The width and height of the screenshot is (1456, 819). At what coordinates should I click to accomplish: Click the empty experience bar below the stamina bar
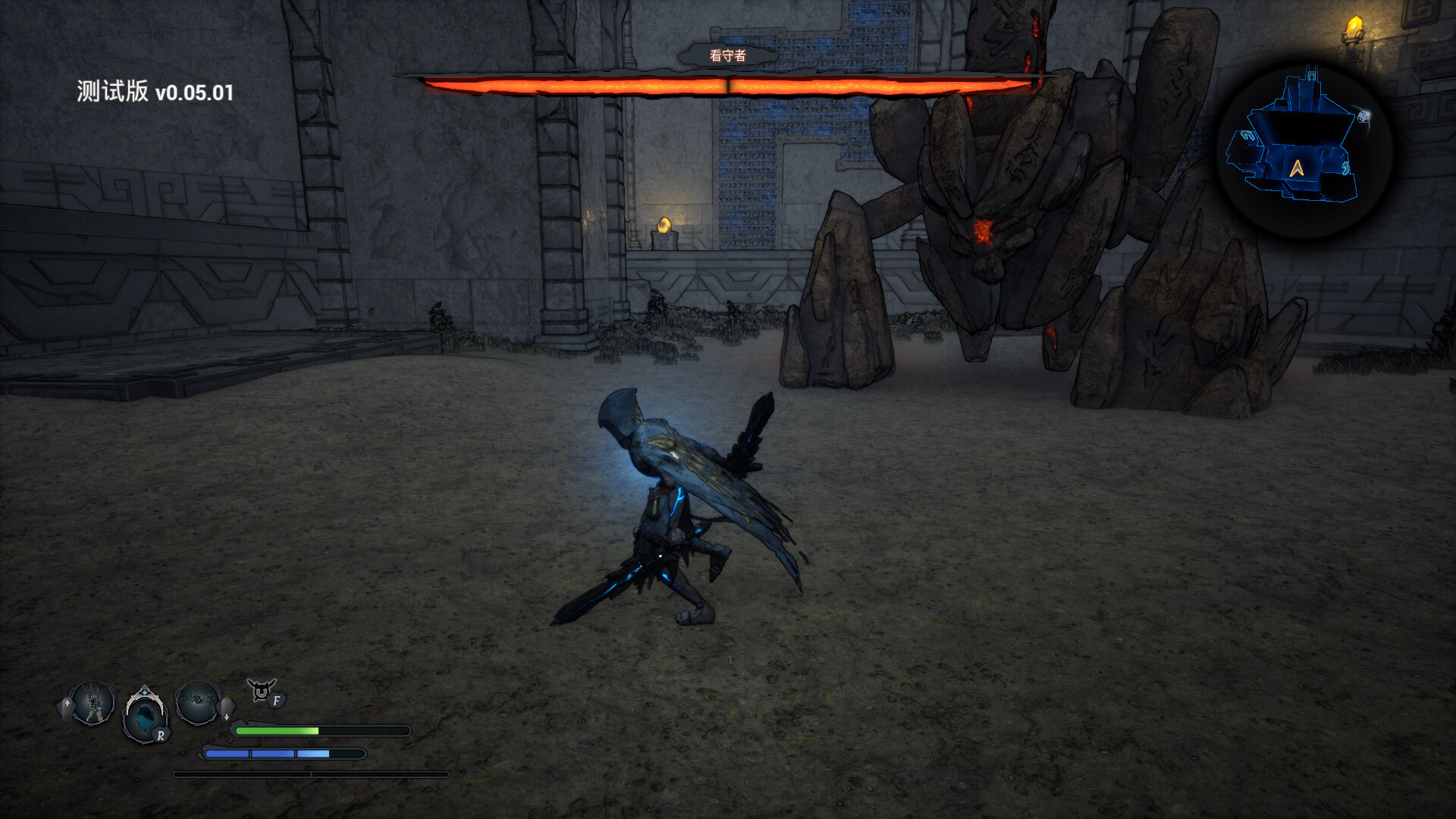311,776
